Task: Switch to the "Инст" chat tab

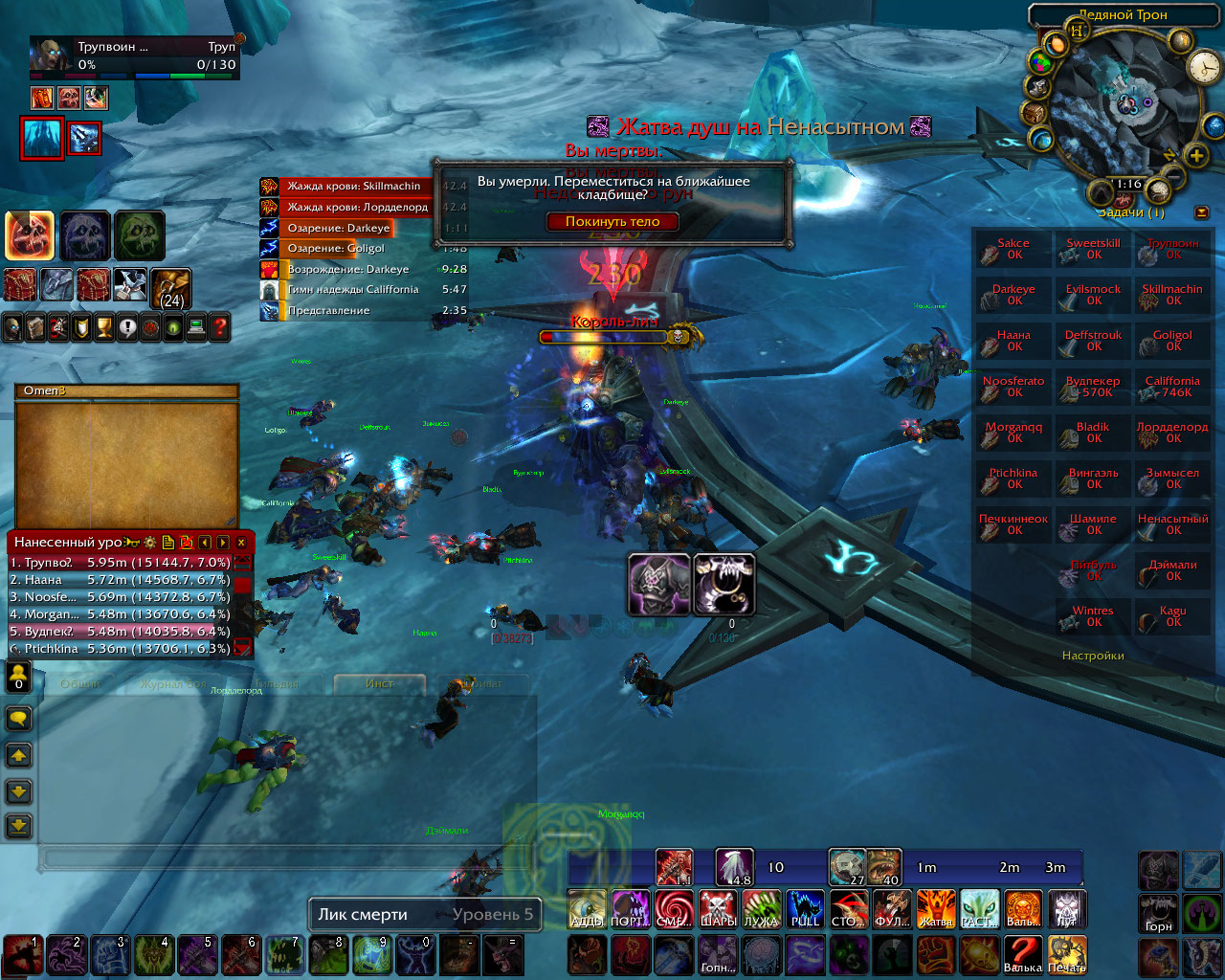Action: [380, 683]
